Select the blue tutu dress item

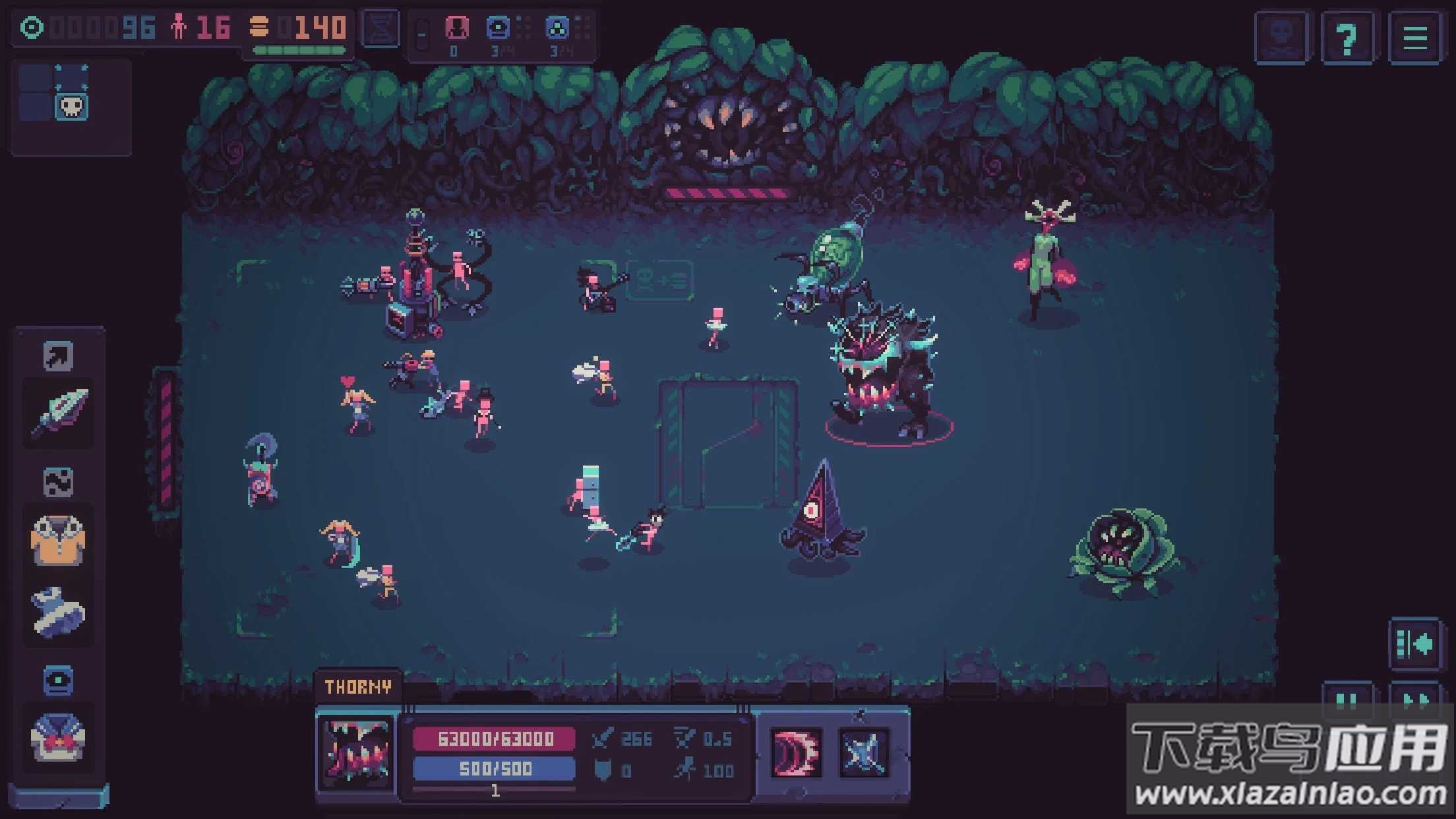[58, 611]
